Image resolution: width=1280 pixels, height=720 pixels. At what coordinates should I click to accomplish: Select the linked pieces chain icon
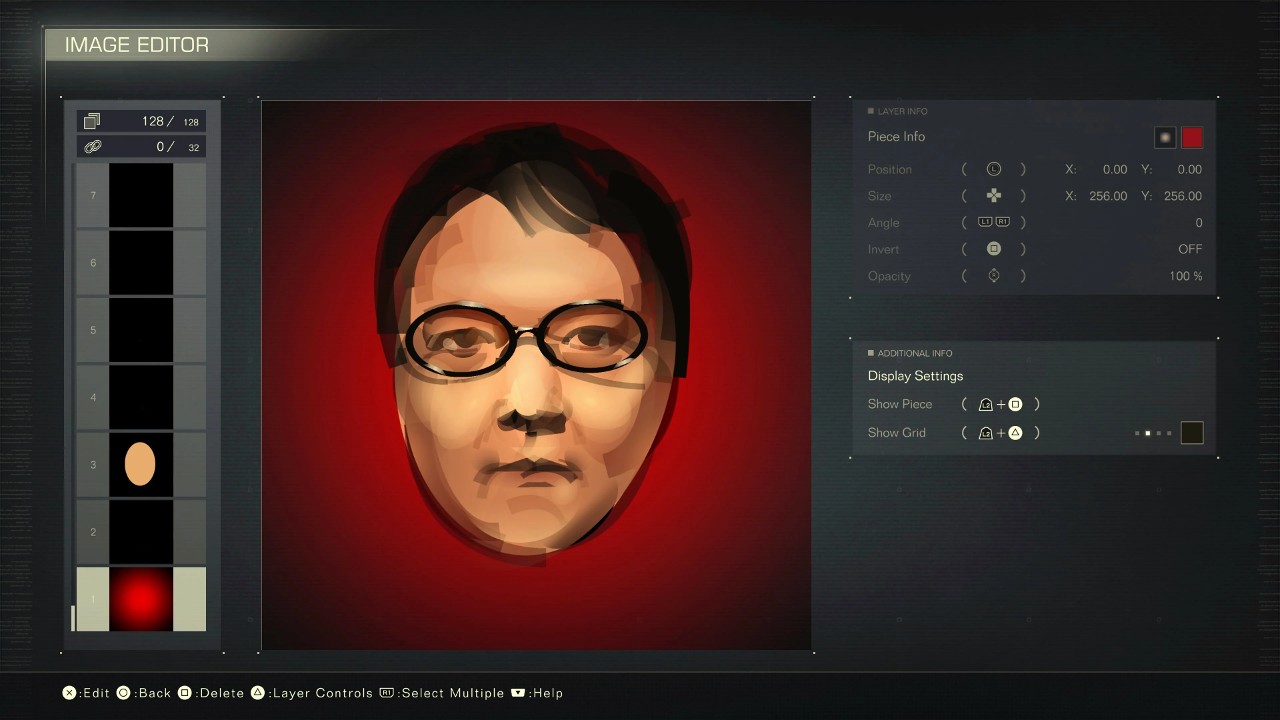tap(92, 145)
